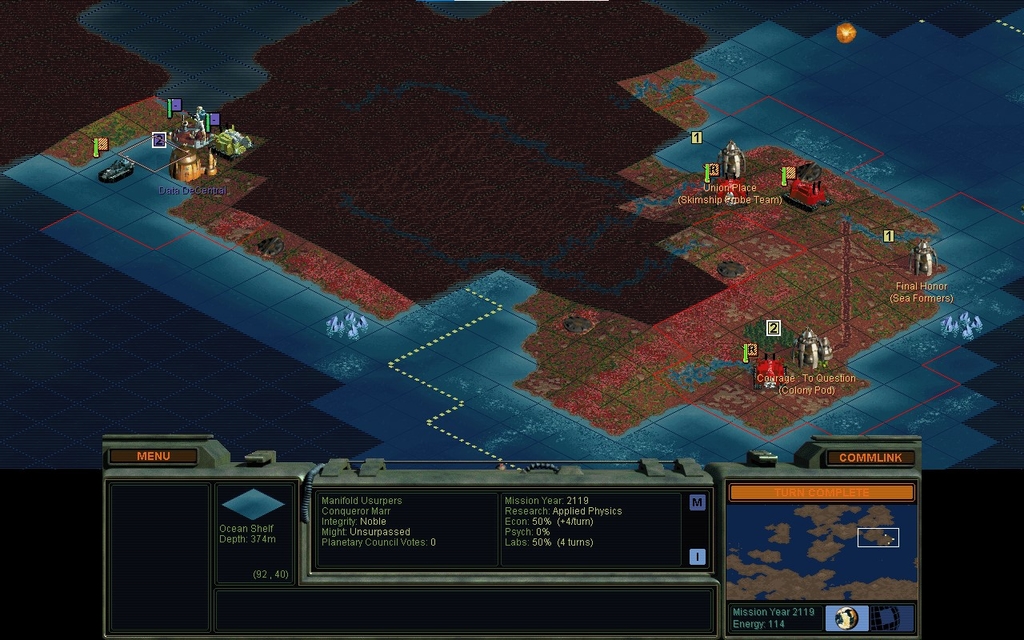The image size is (1024, 640).
Task: Toggle the wireframe grid map icon
Action: click(x=881, y=617)
